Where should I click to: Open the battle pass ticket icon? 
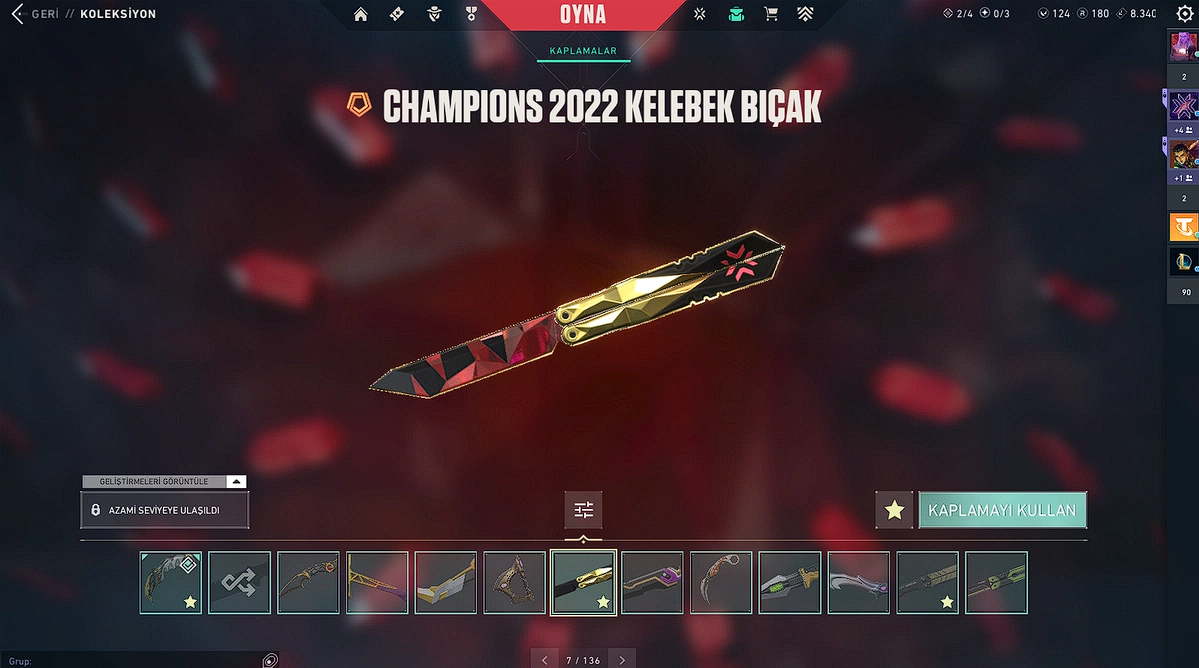(x=397, y=14)
